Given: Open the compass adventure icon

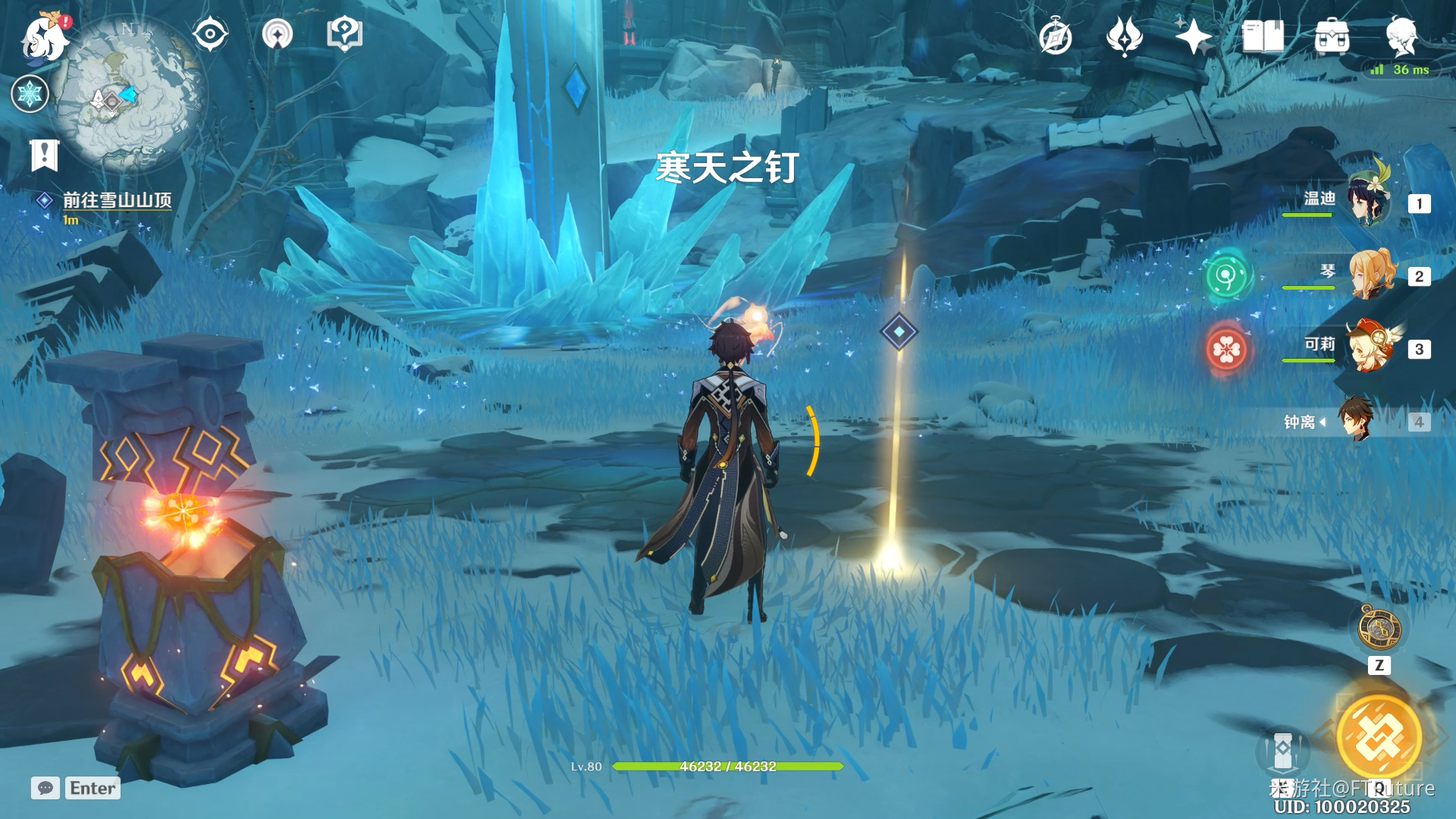Looking at the screenshot, I should (x=1056, y=36).
